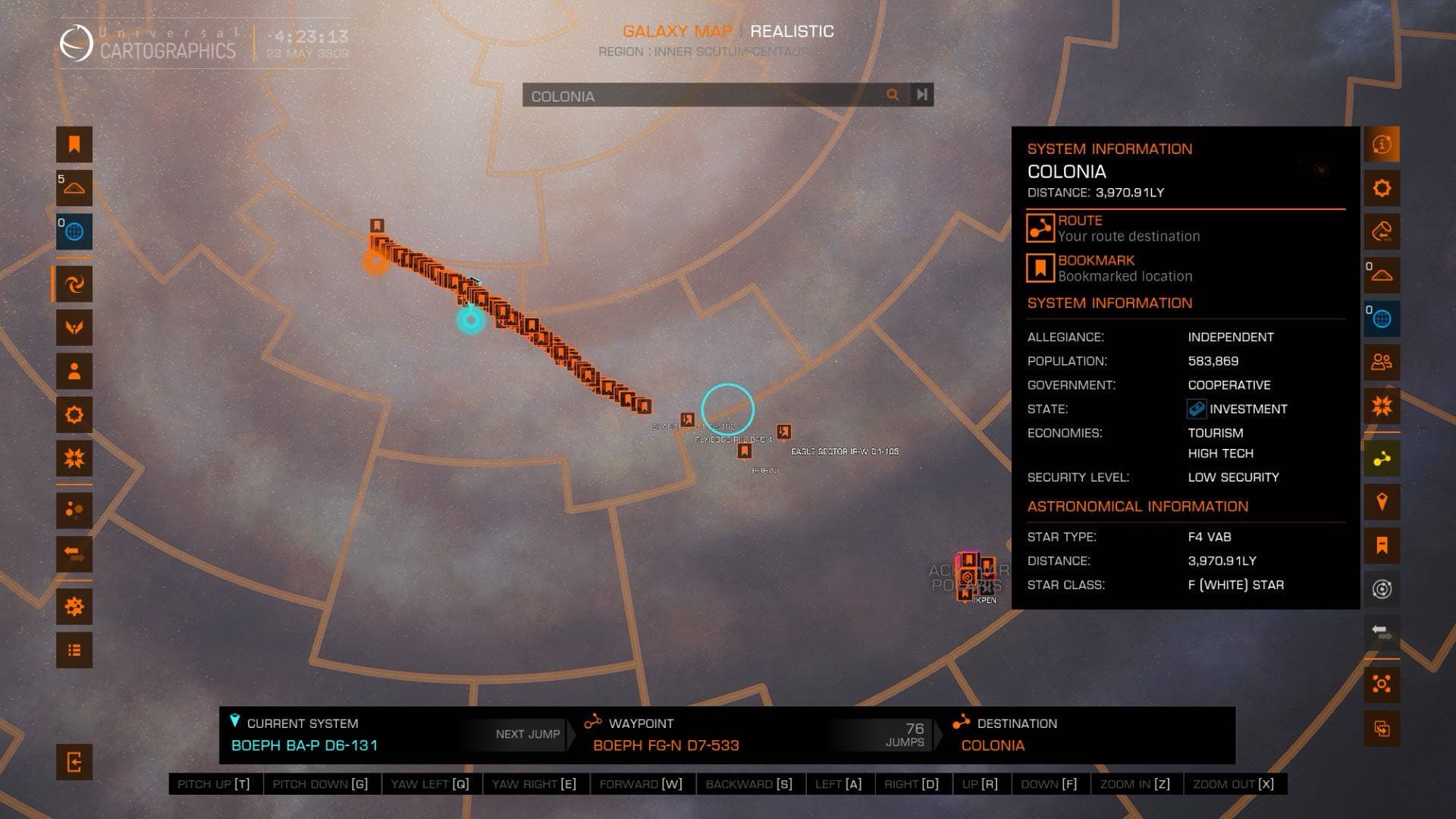The height and width of the screenshot is (819, 1456).
Task: Toggle the Bookmark button for Colonia
Action: coord(1040,268)
